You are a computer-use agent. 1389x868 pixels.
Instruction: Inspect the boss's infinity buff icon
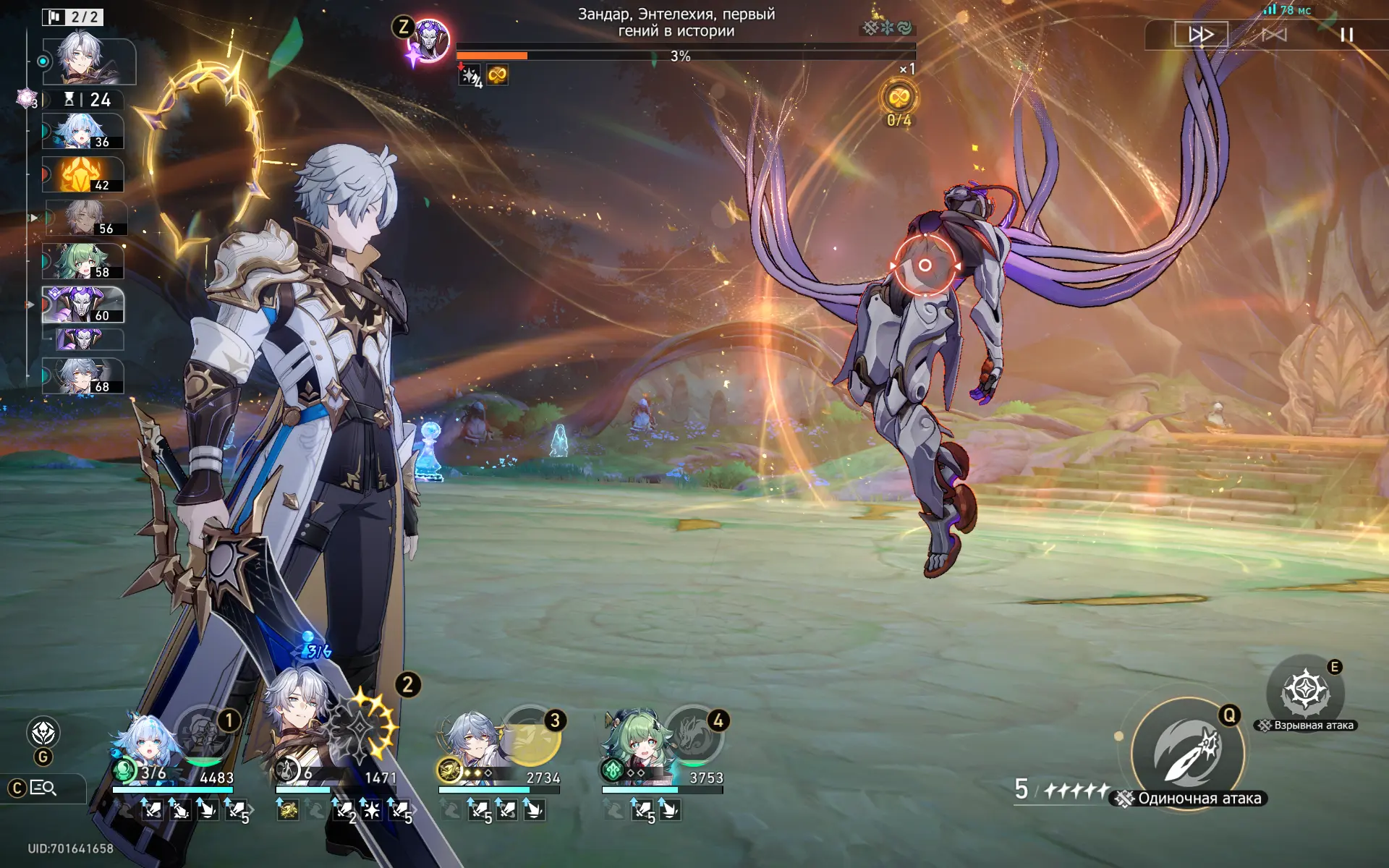pyautogui.click(x=497, y=75)
